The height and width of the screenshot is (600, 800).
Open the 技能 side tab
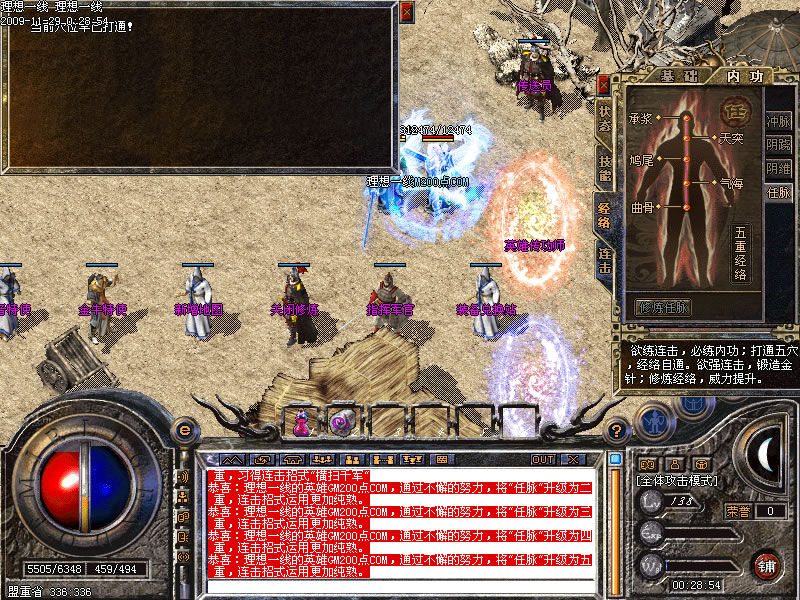click(x=604, y=168)
